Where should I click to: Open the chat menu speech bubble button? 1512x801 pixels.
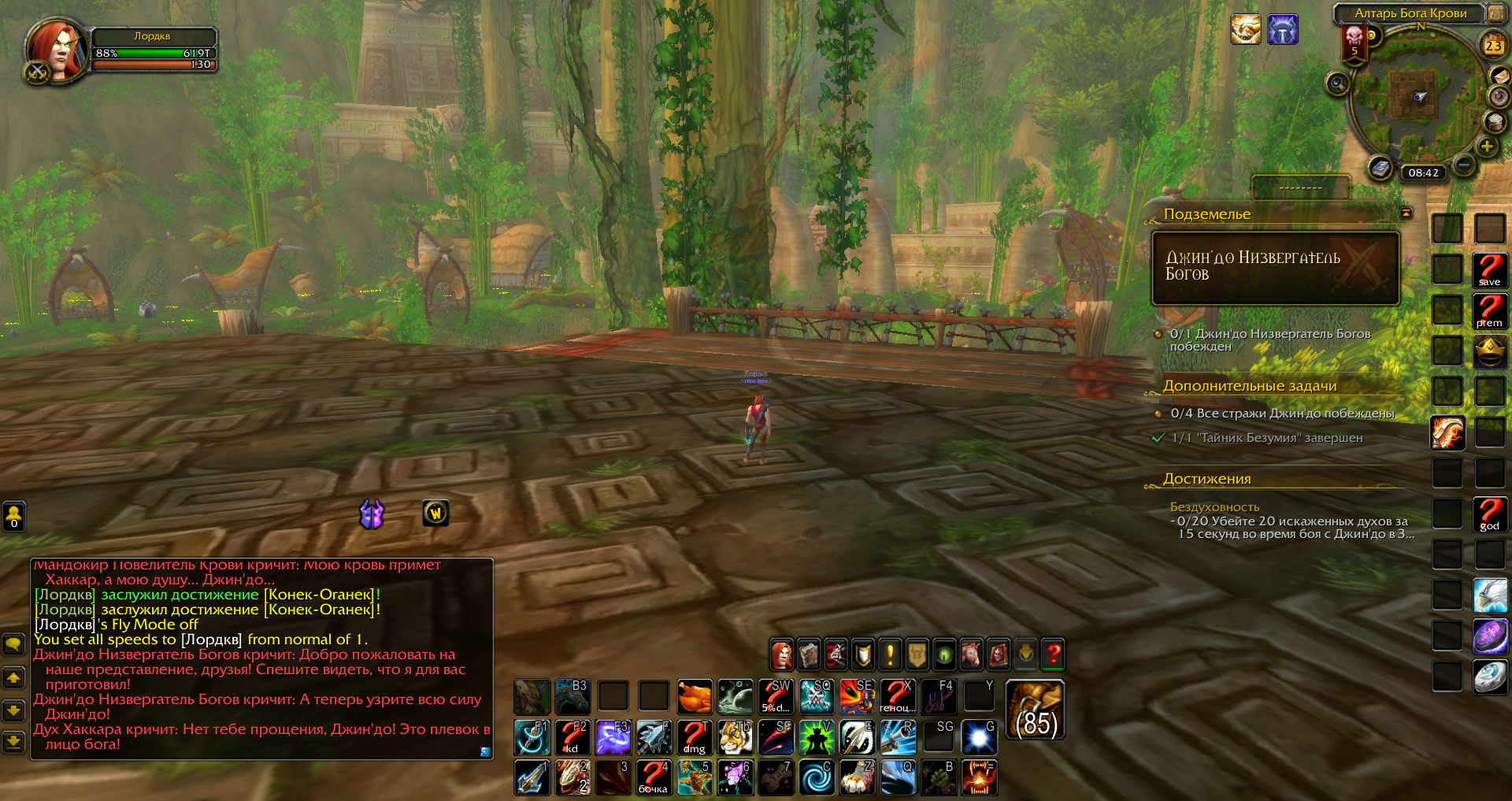point(13,644)
